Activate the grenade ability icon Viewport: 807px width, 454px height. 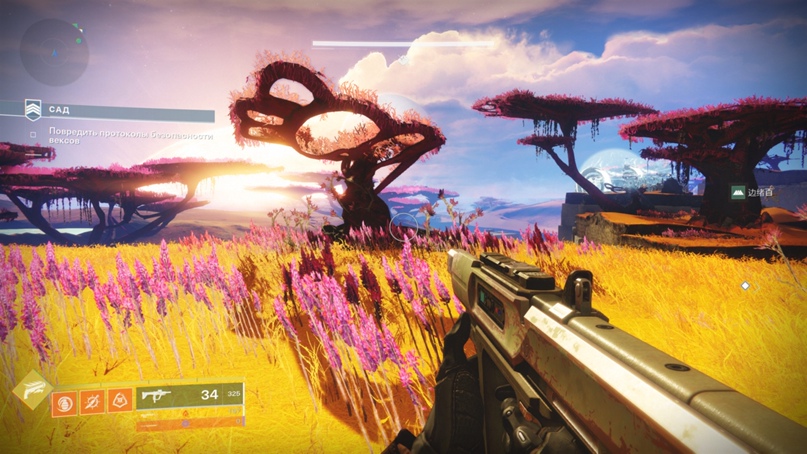click(65, 401)
